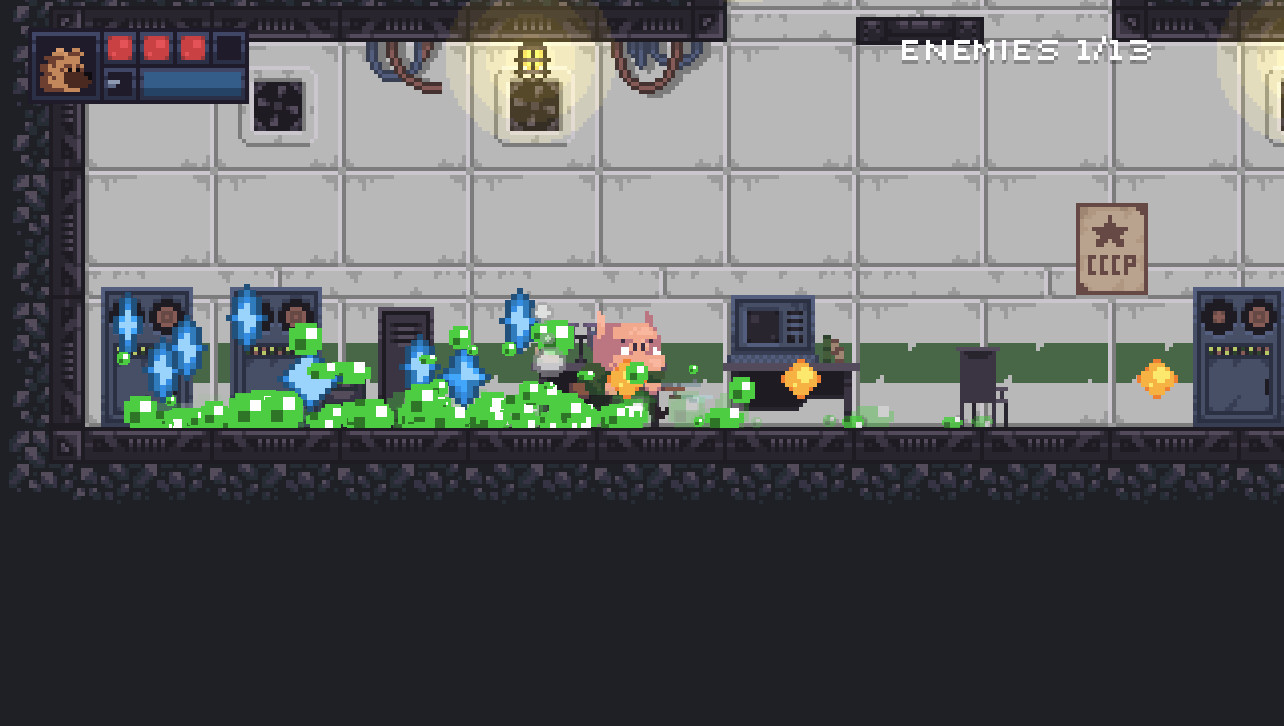Select the first red health square

point(119,47)
